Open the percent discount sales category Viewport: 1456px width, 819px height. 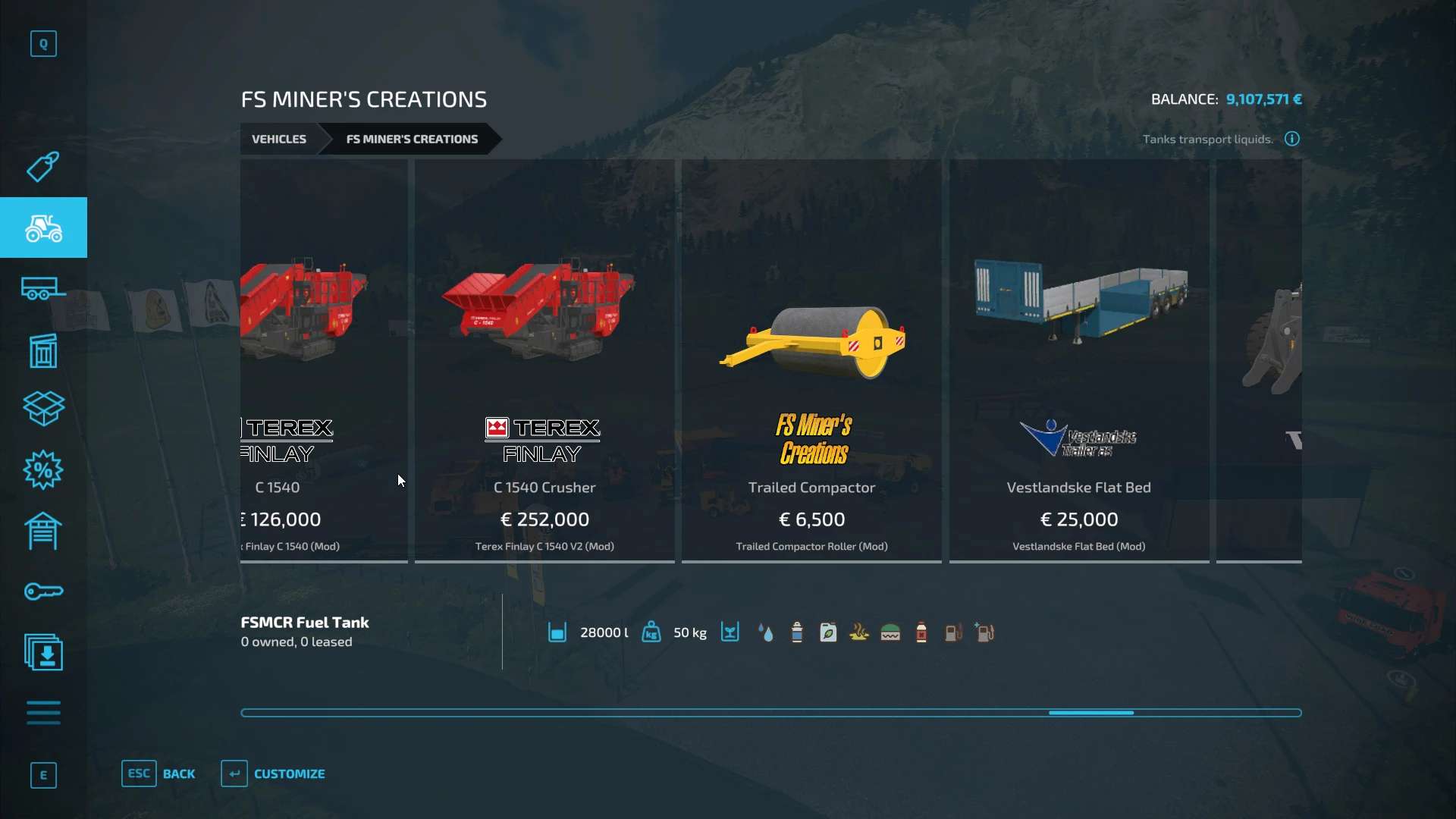click(x=43, y=470)
